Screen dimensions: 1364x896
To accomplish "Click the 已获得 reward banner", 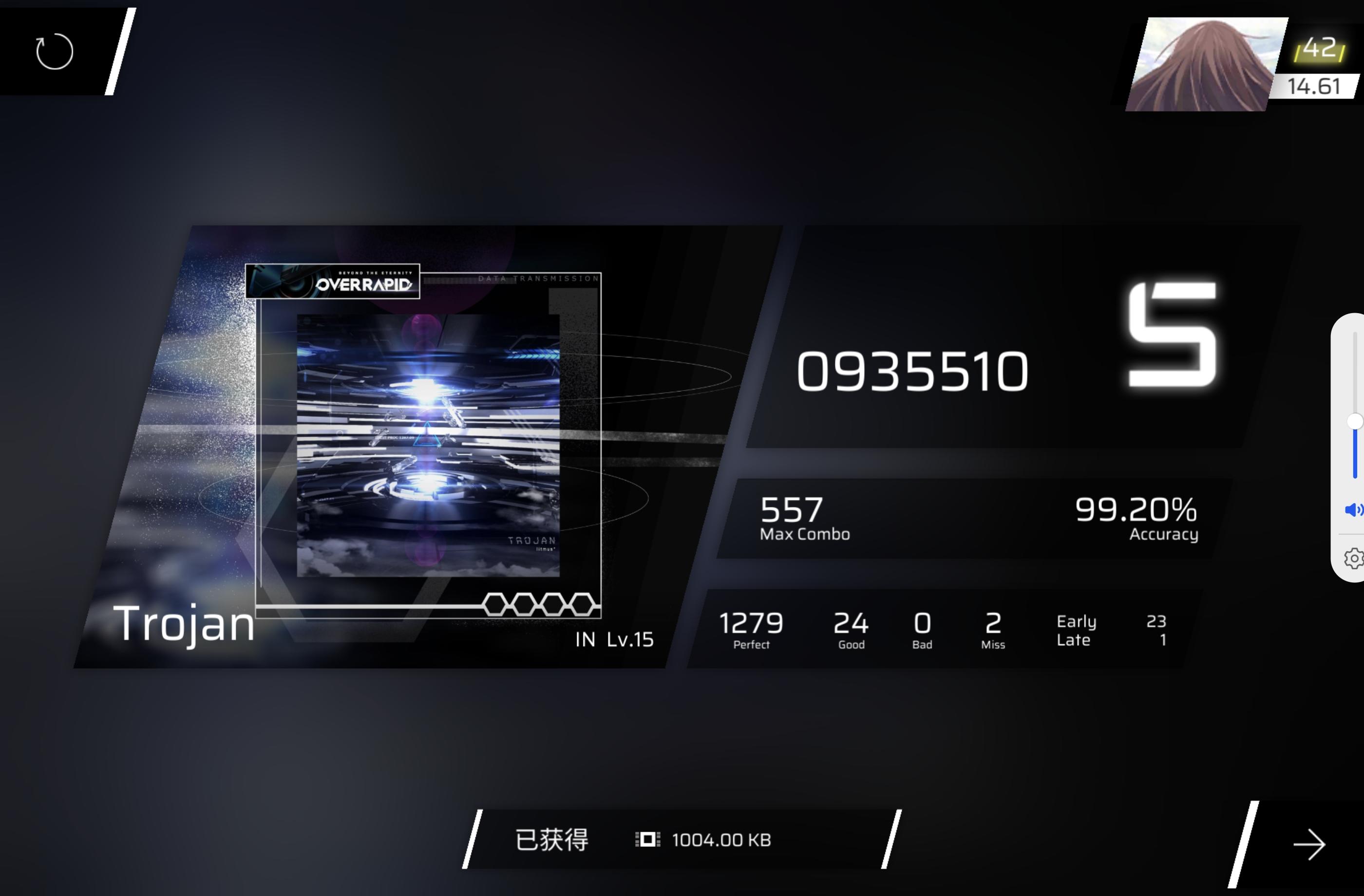I will pos(552,840).
